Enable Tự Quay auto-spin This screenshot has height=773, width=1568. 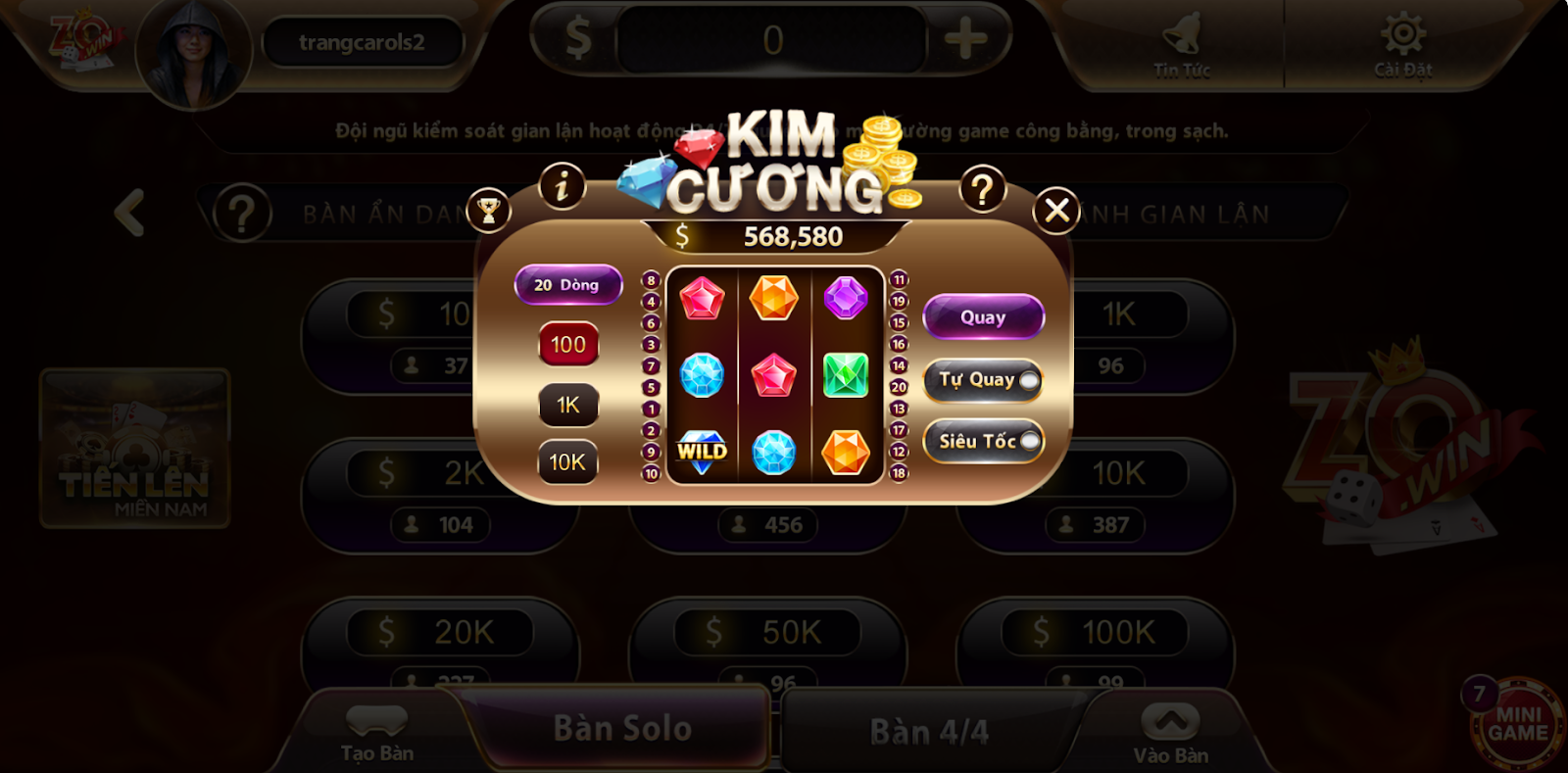(x=982, y=380)
